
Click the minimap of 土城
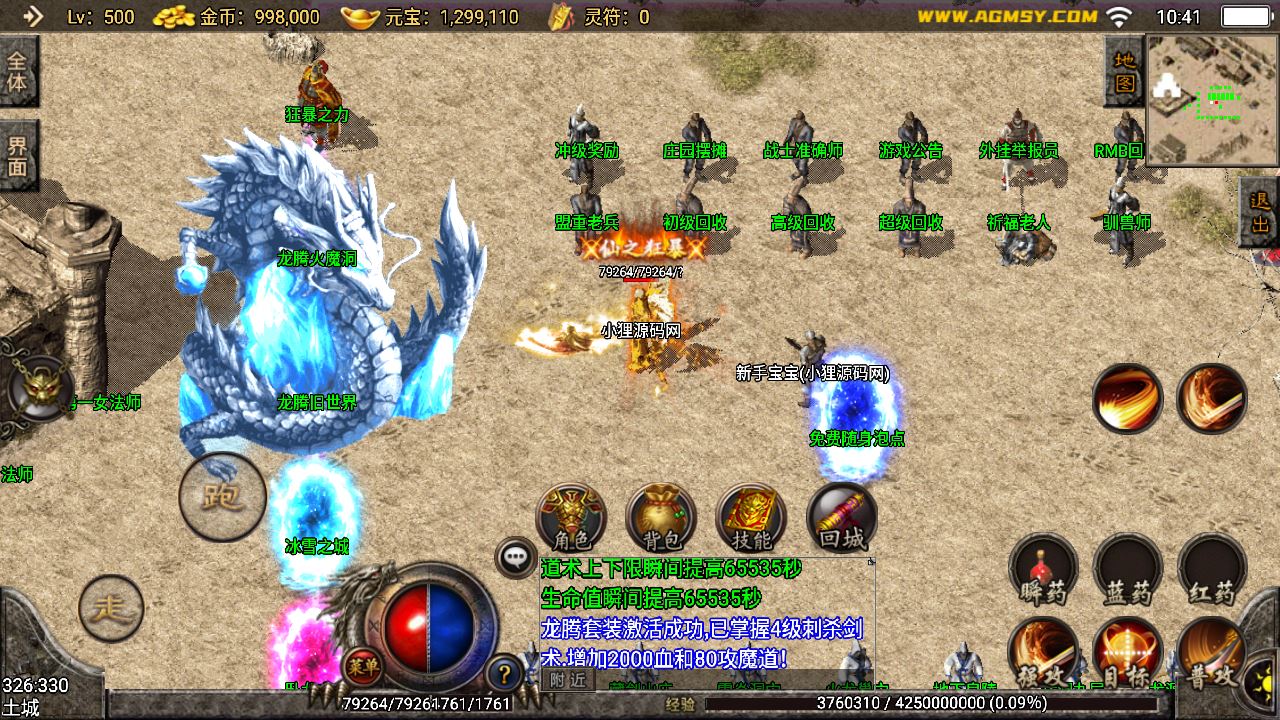(x=1213, y=100)
